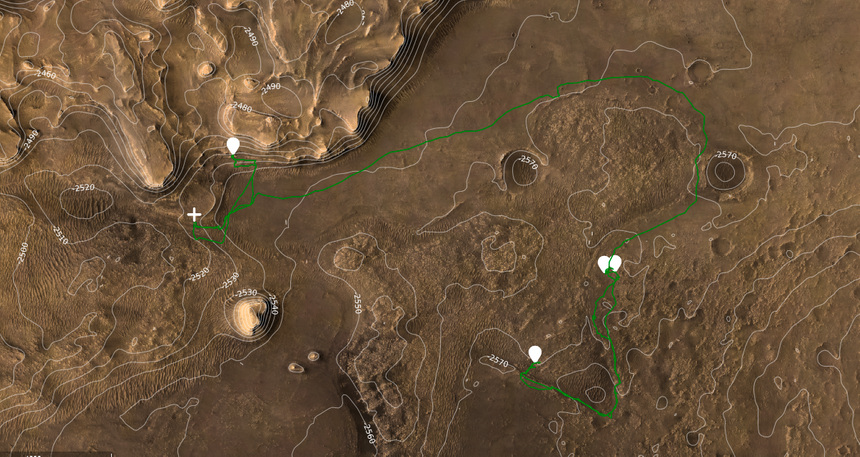Click the white cross marker on the map
This screenshot has height=457, width=860.
pos(195,215)
